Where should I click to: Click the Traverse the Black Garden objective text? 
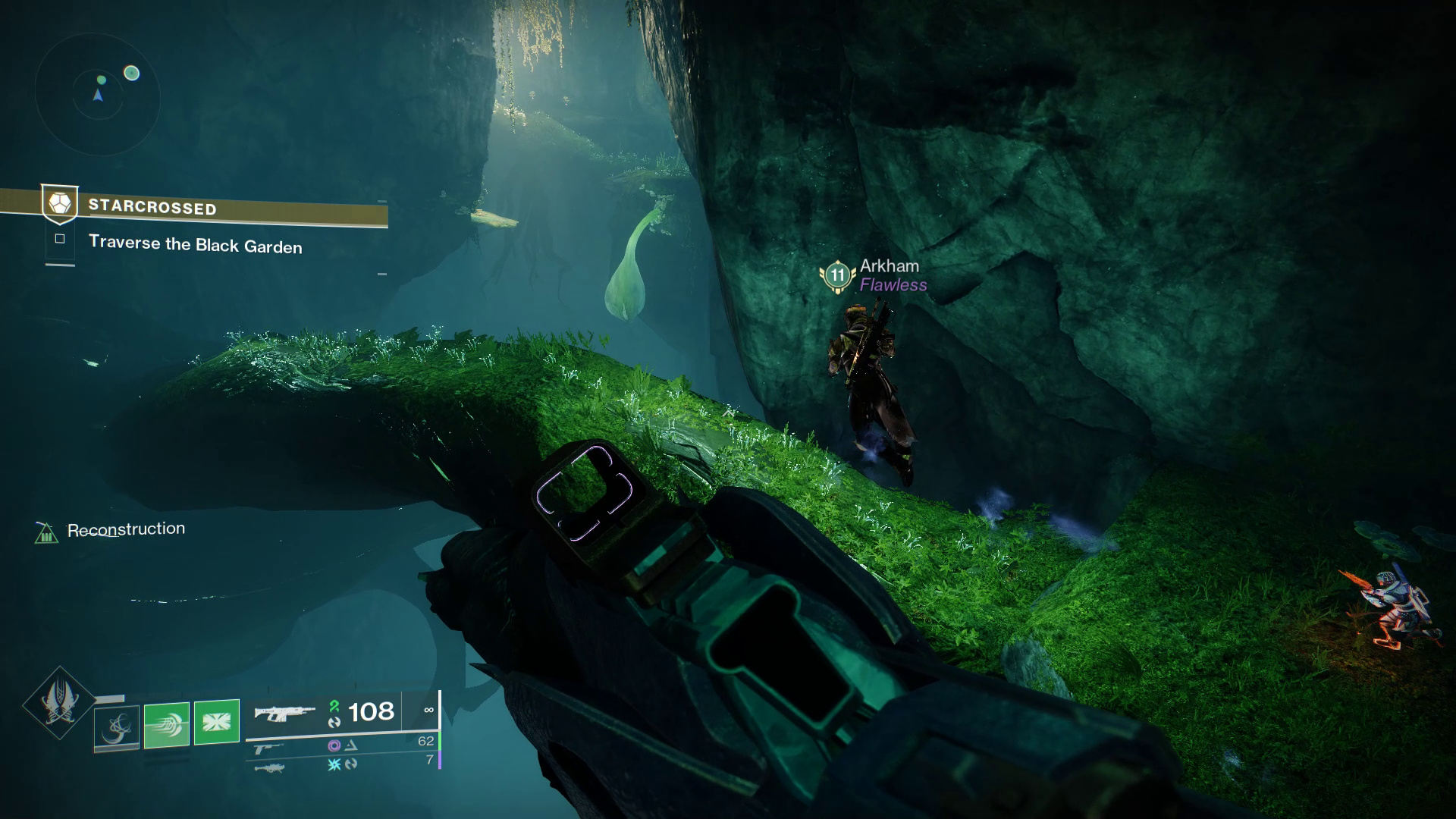click(195, 246)
